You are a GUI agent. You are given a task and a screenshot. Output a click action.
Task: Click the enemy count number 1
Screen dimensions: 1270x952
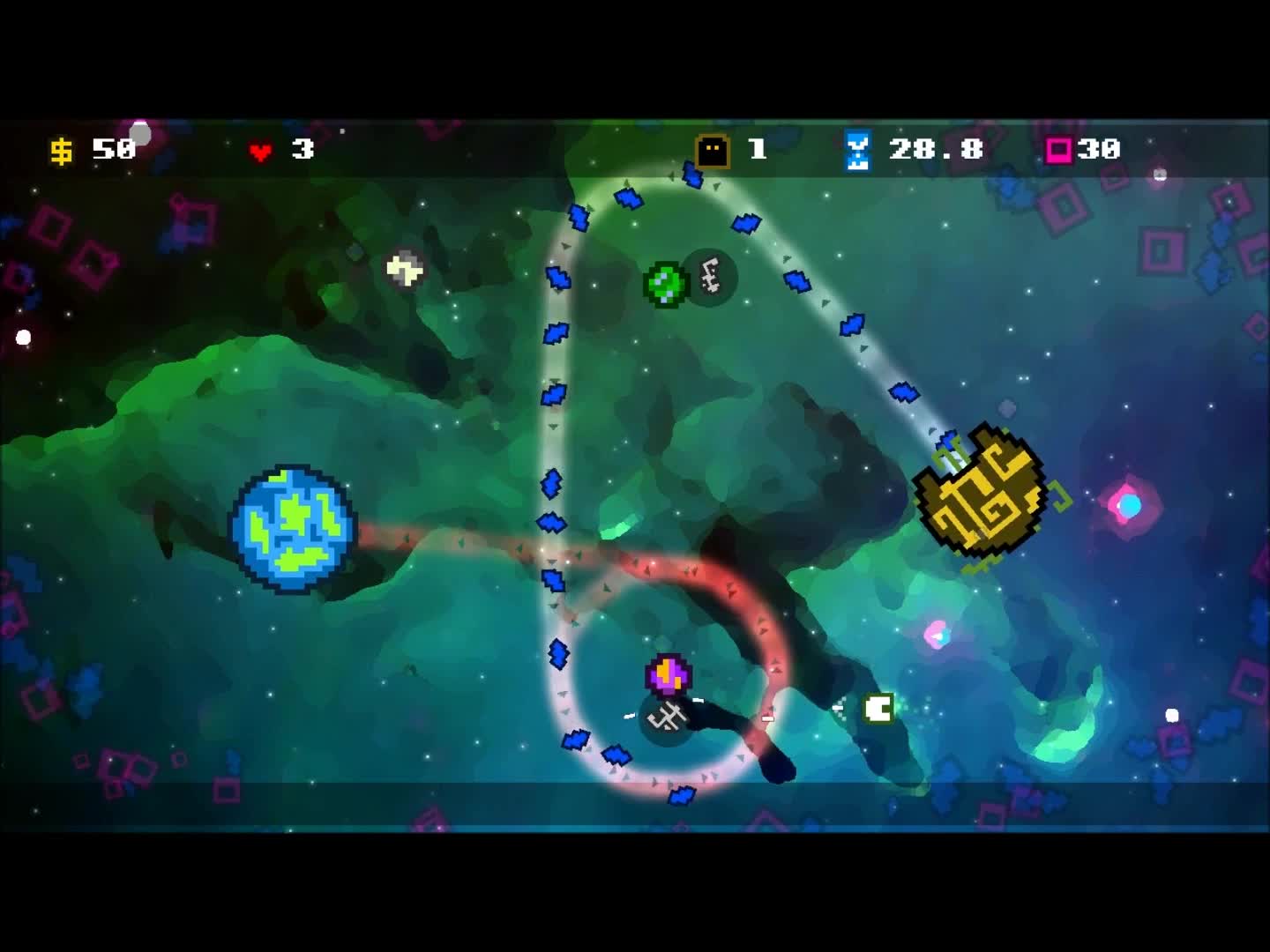tap(757, 150)
